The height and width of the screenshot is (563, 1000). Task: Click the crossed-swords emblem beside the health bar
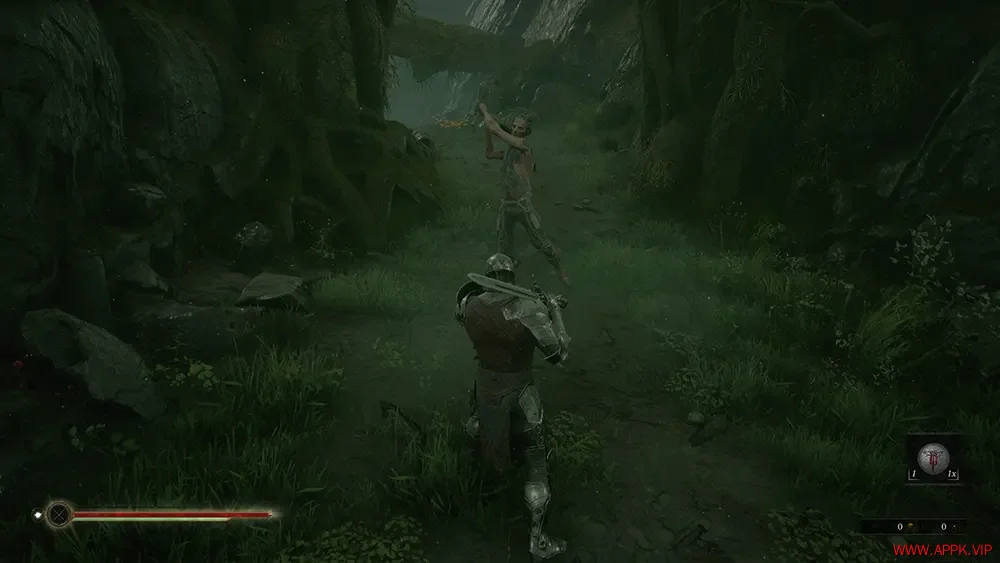[60, 515]
